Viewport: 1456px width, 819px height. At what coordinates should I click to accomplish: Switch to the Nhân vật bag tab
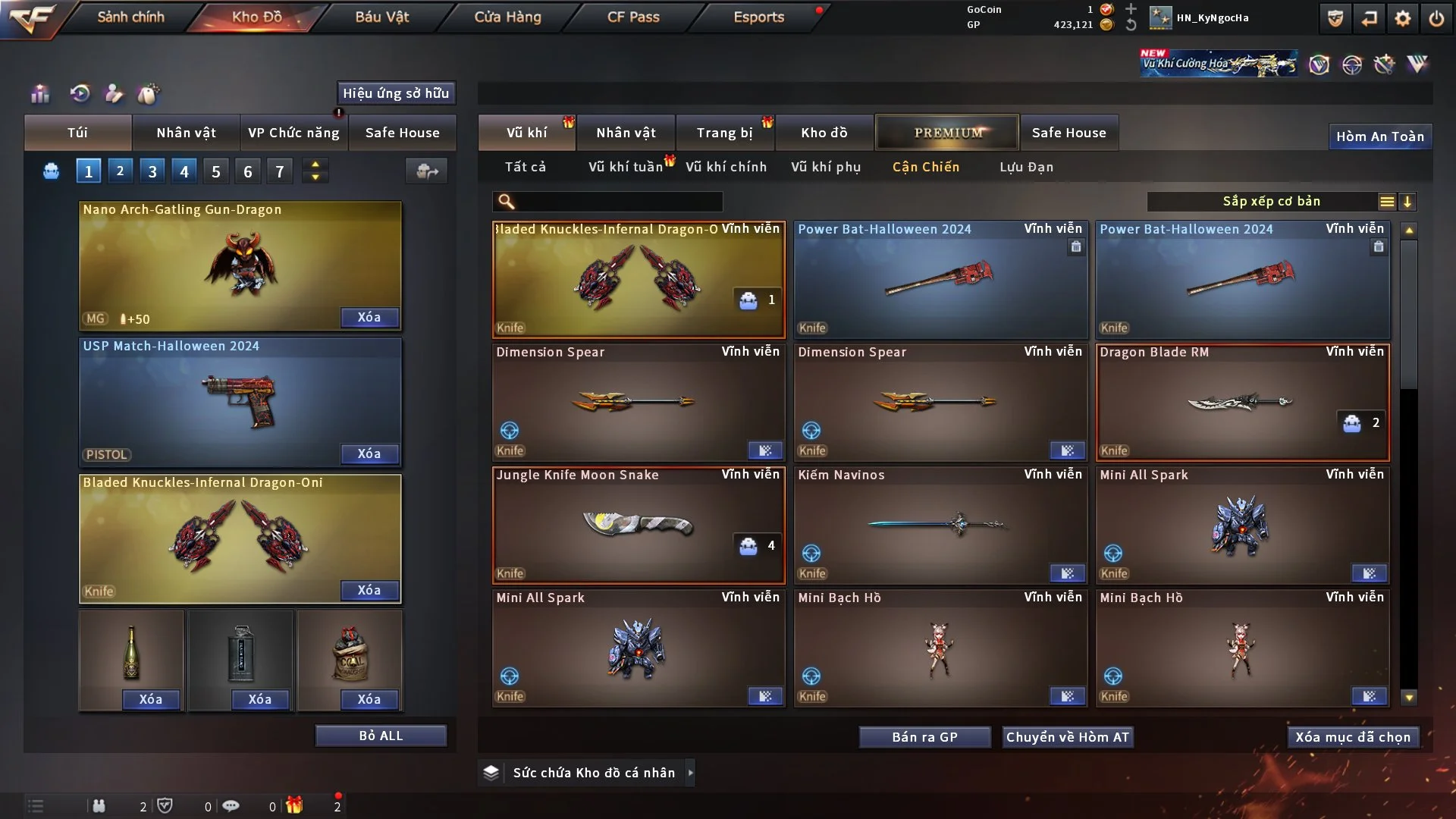coord(186,133)
